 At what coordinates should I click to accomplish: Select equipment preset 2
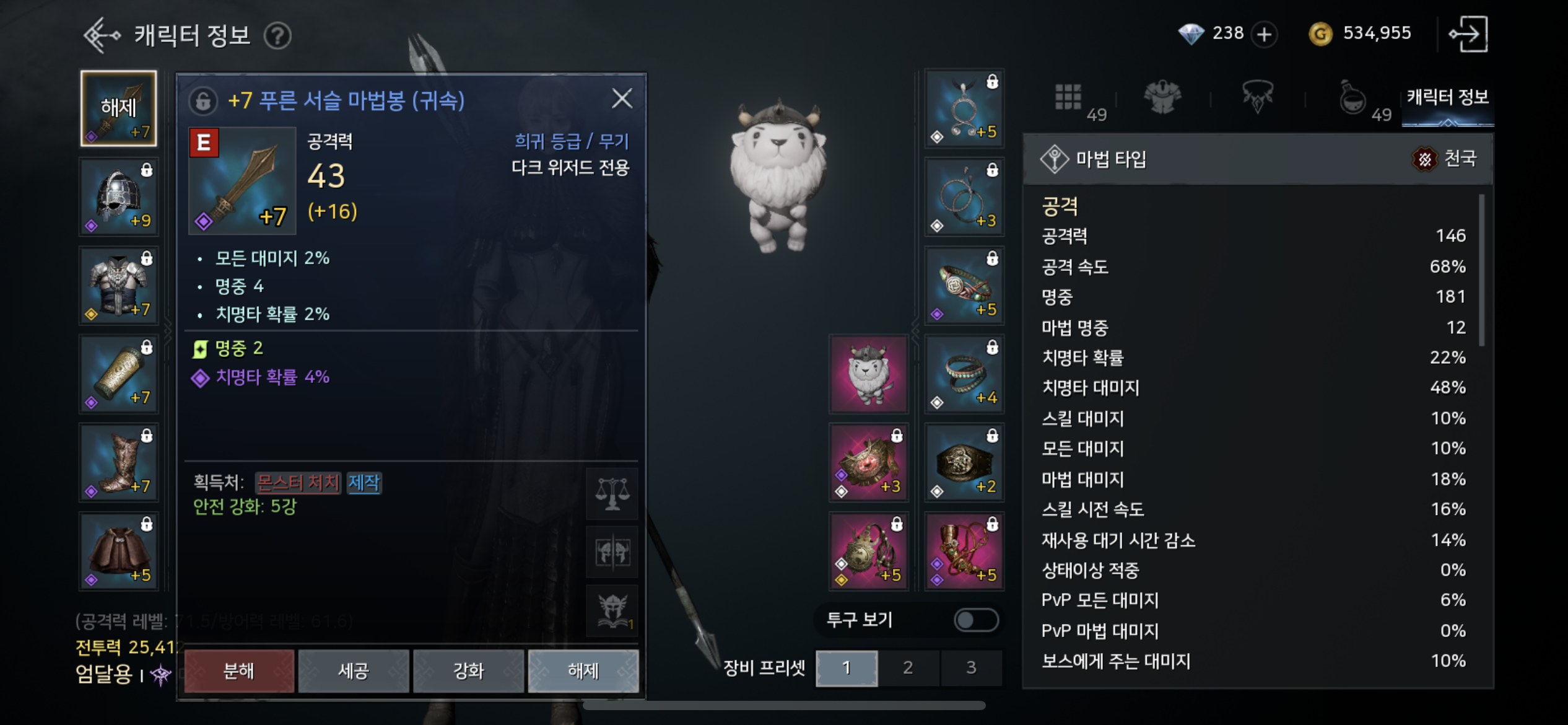pyautogui.click(x=908, y=668)
